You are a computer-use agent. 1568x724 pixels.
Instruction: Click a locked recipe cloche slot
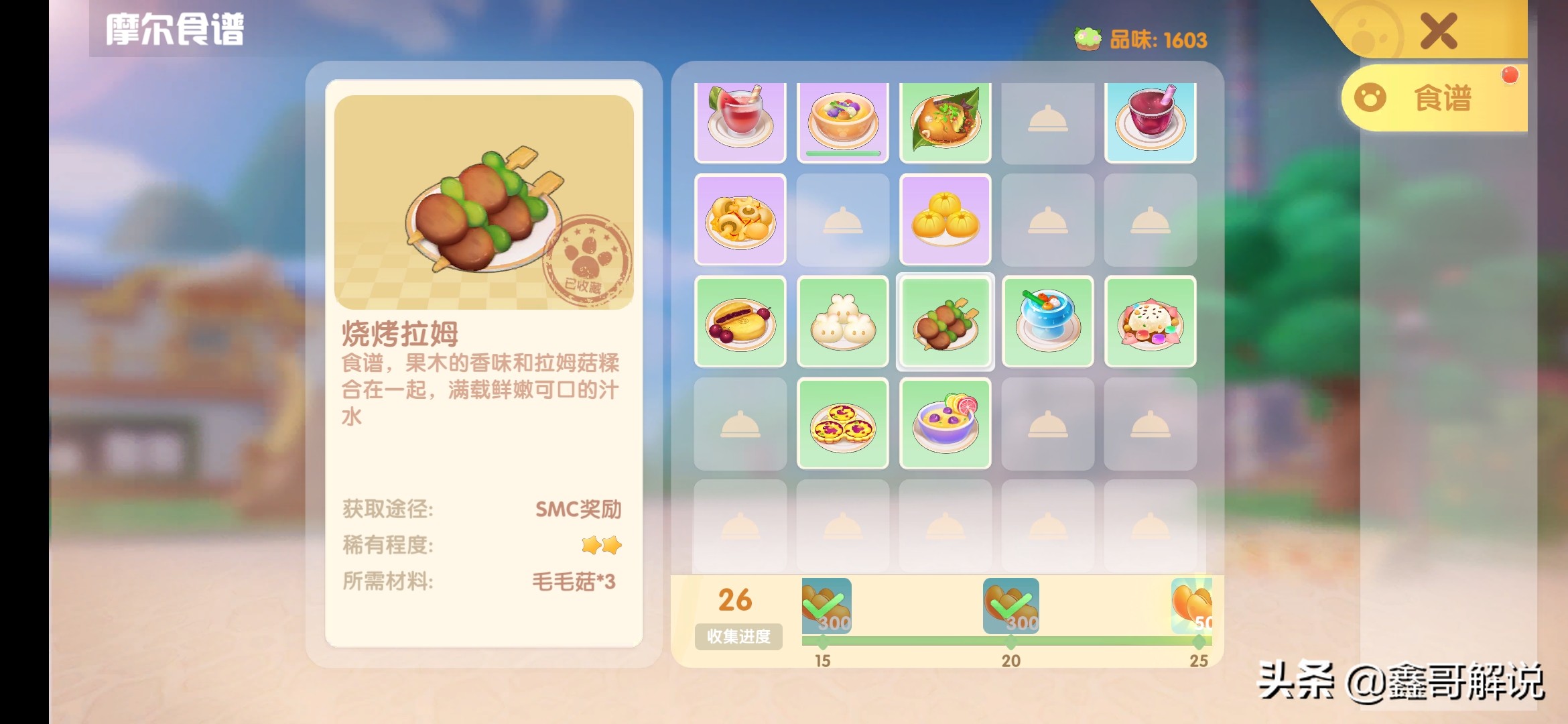tap(1047, 121)
